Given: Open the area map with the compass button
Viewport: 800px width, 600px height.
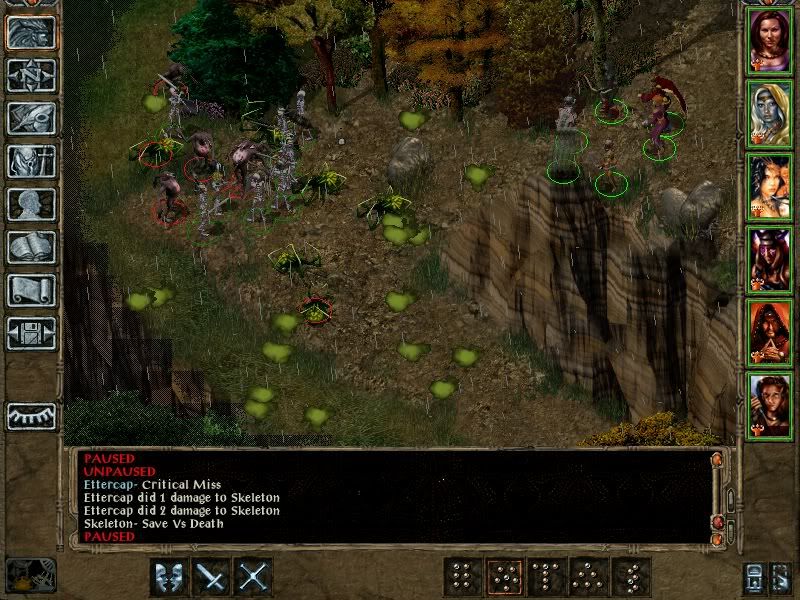Looking at the screenshot, I should click(x=31, y=75).
